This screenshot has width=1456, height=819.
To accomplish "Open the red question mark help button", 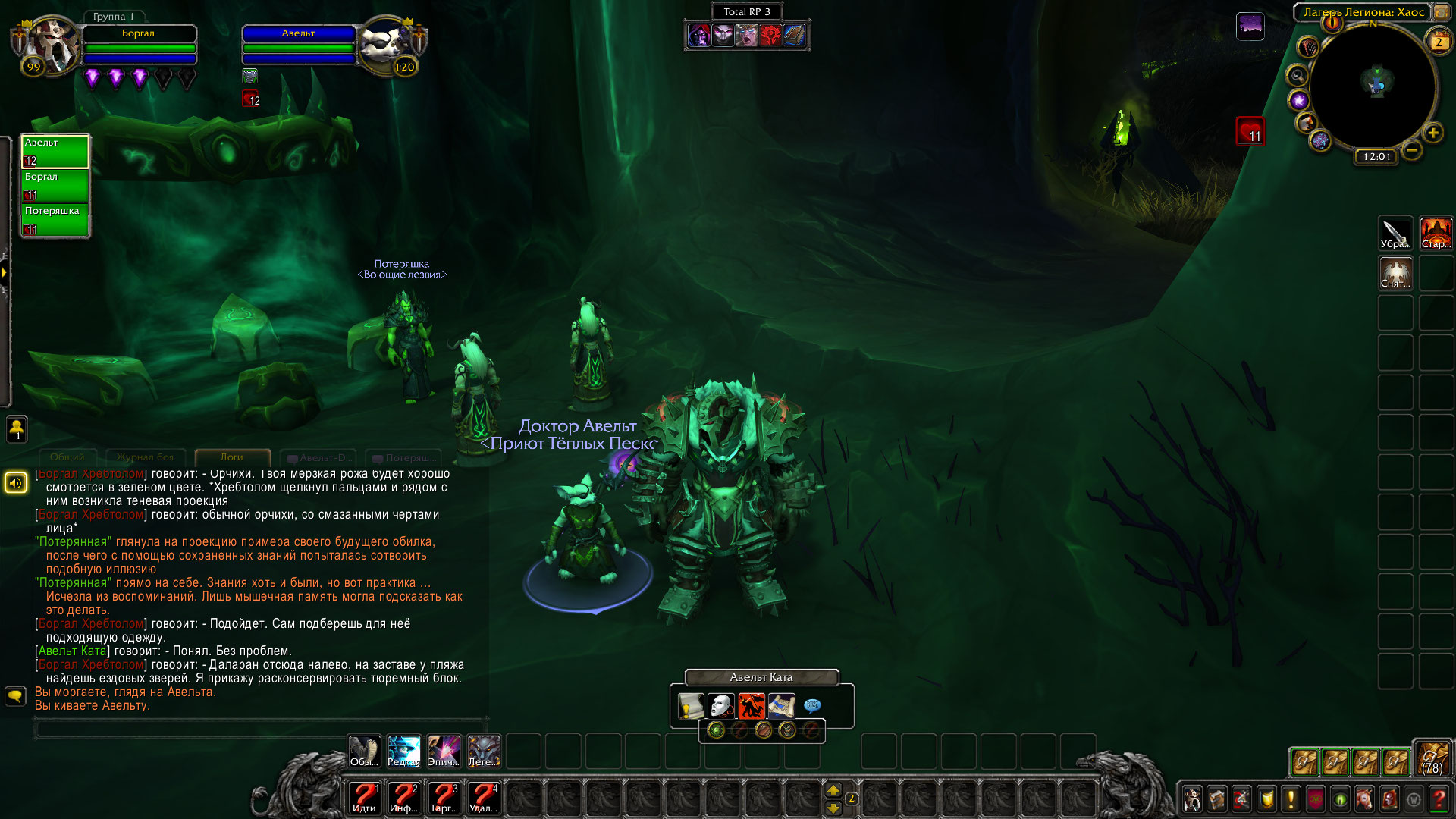I will coord(1438,799).
